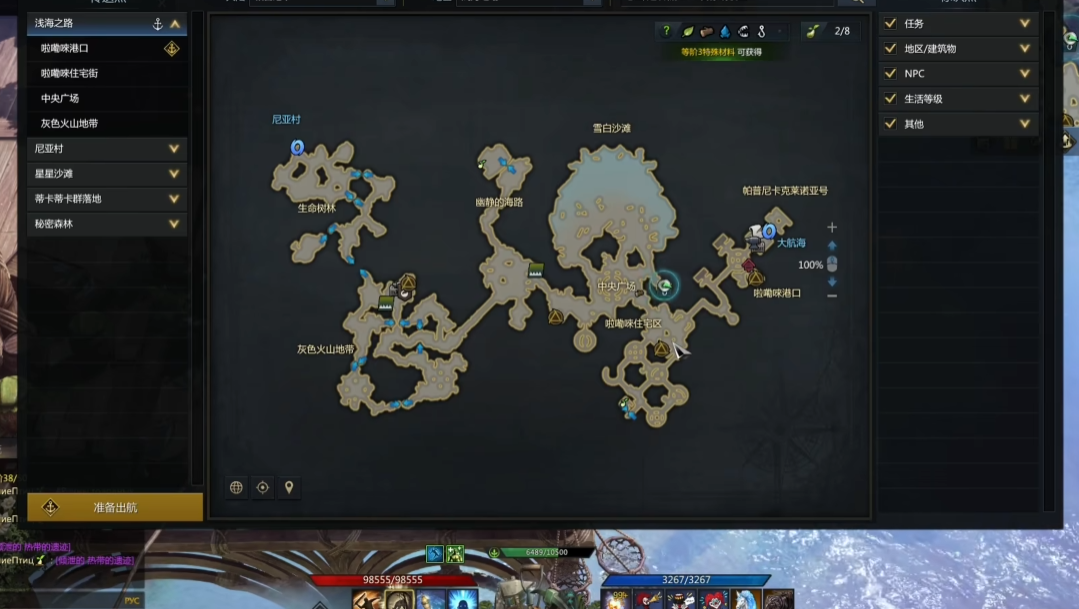Image resolution: width=1079 pixels, height=609 pixels.
Task: Zoom in the map with plus button
Action: click(832, 227)
